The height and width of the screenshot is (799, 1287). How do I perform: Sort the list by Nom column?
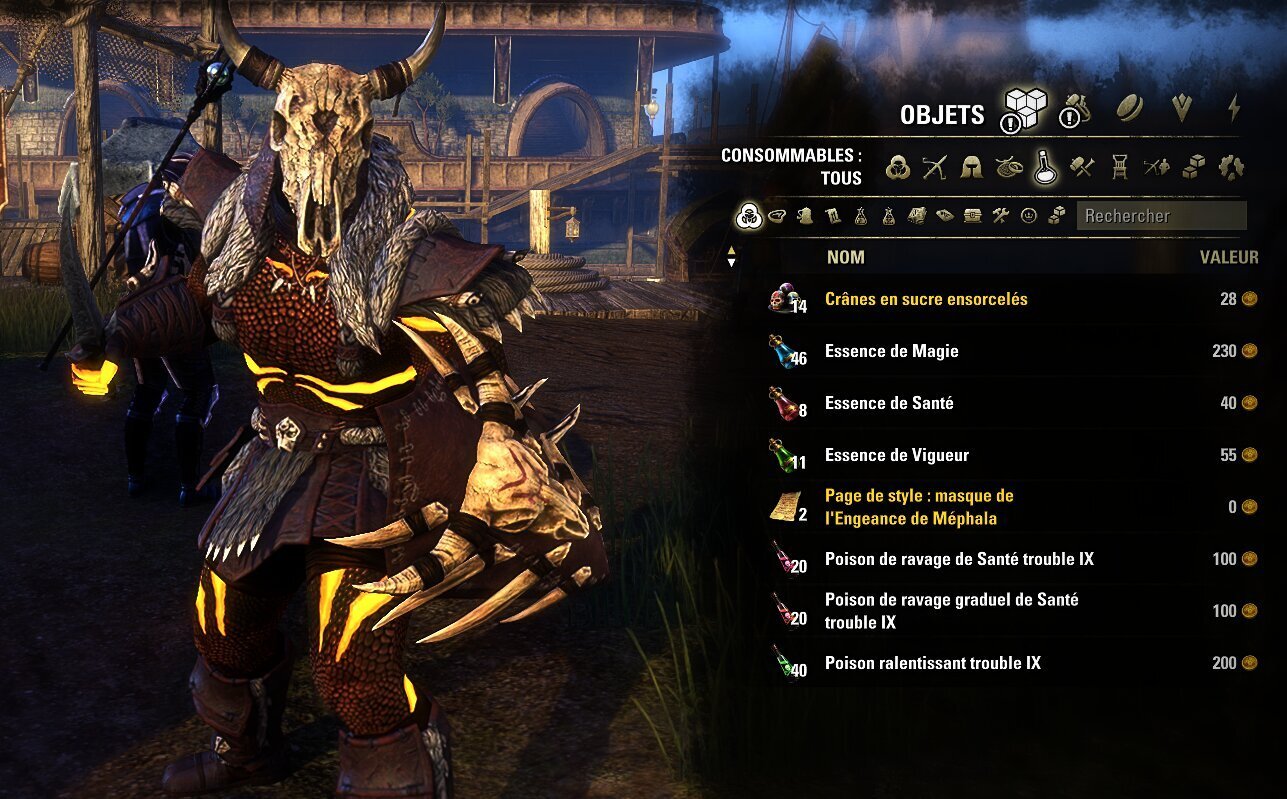pos(845,257)
